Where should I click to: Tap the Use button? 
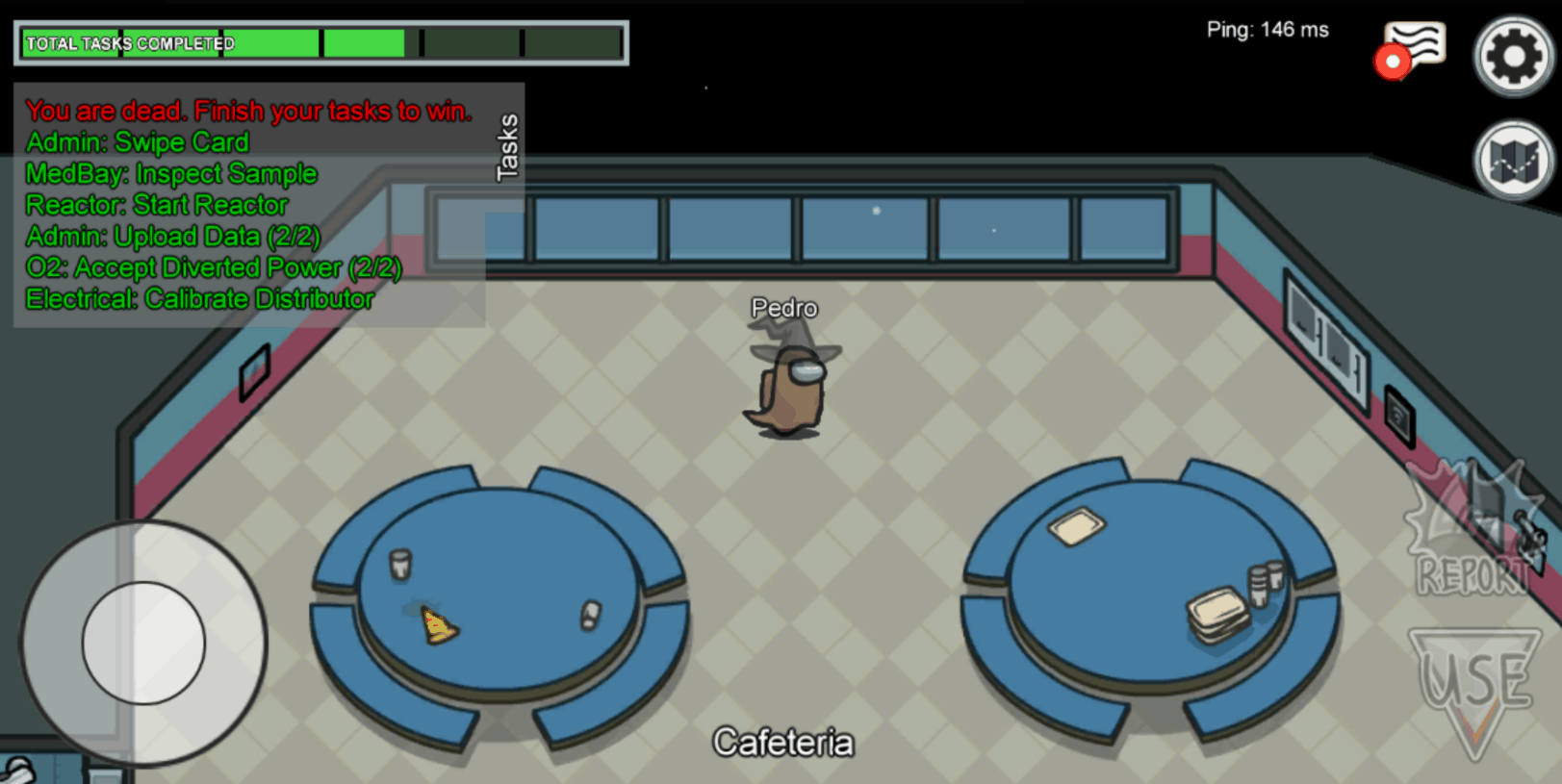point(1474,685)
